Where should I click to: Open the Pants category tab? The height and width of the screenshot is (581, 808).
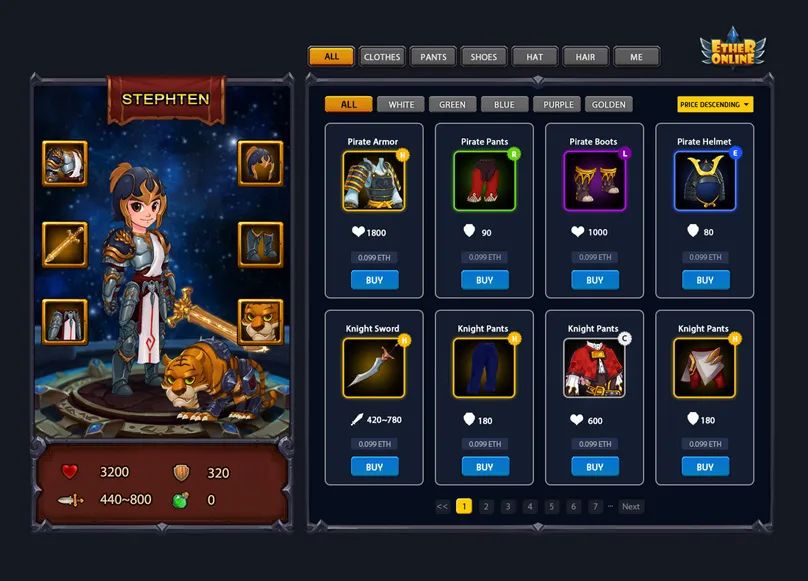[x=433, y=57]
